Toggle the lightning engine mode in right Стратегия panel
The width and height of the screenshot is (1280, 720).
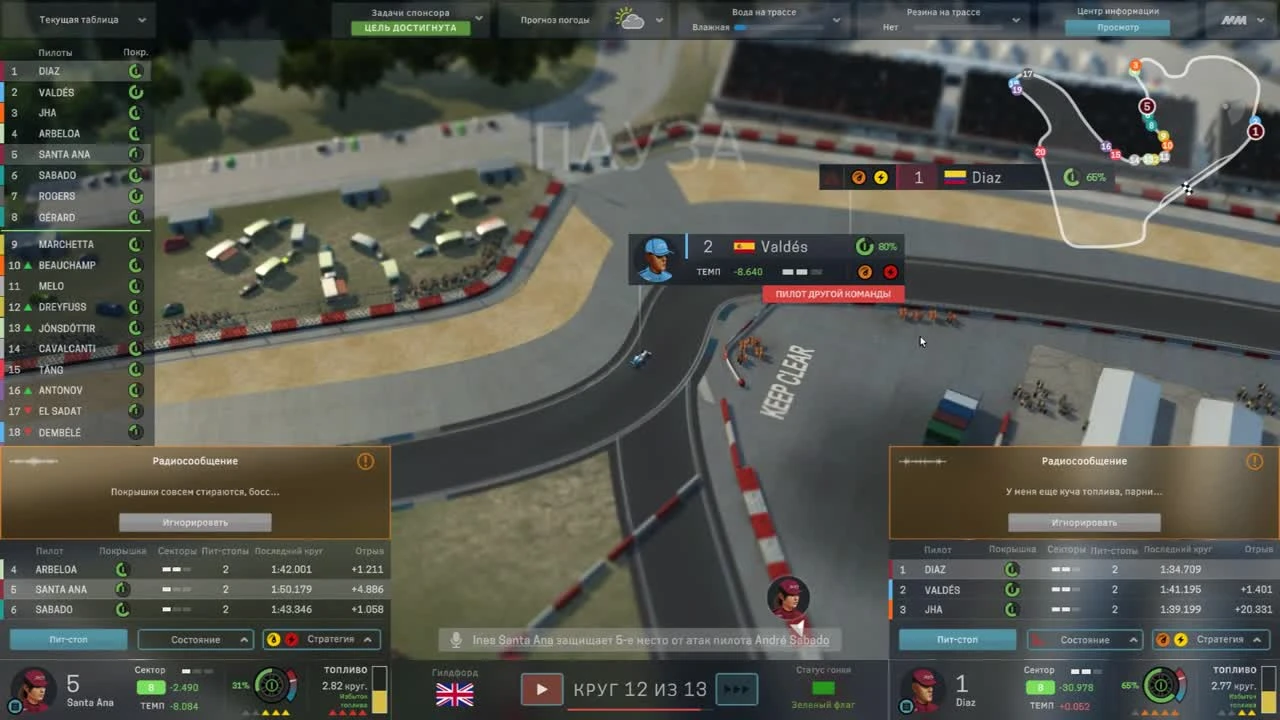1180,639
